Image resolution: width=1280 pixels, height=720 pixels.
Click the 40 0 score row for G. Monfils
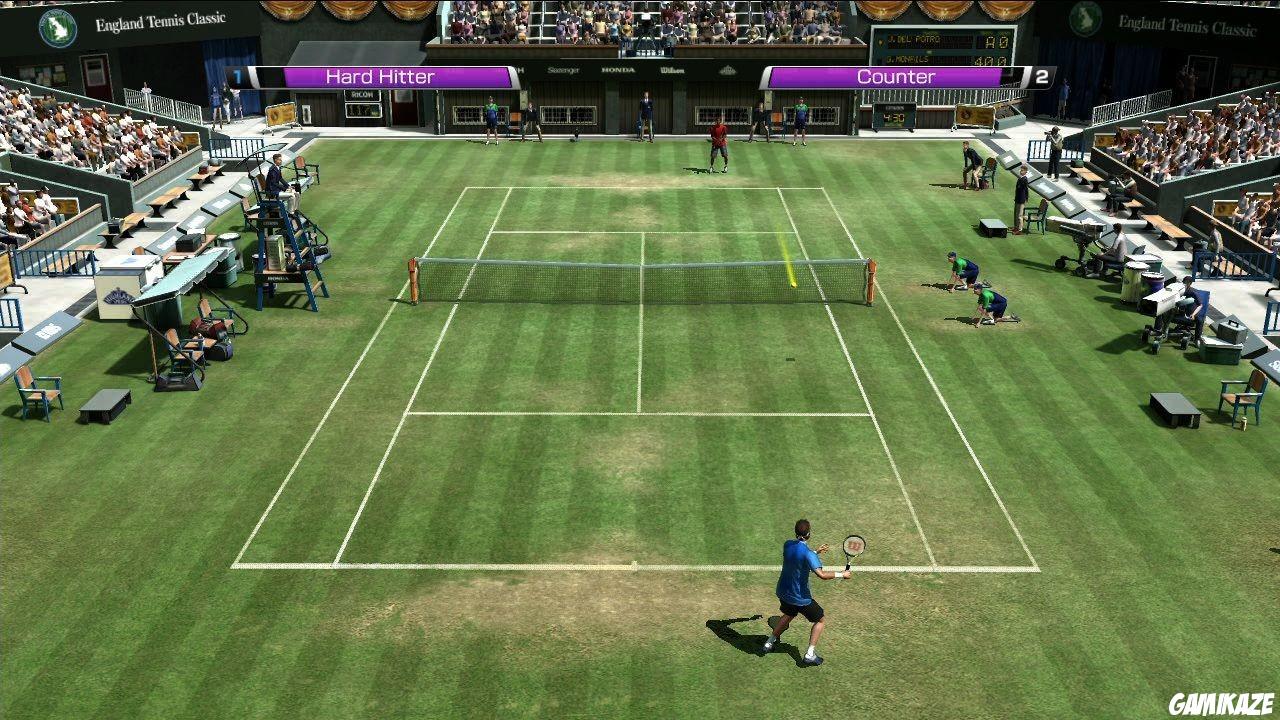point(988,61)
